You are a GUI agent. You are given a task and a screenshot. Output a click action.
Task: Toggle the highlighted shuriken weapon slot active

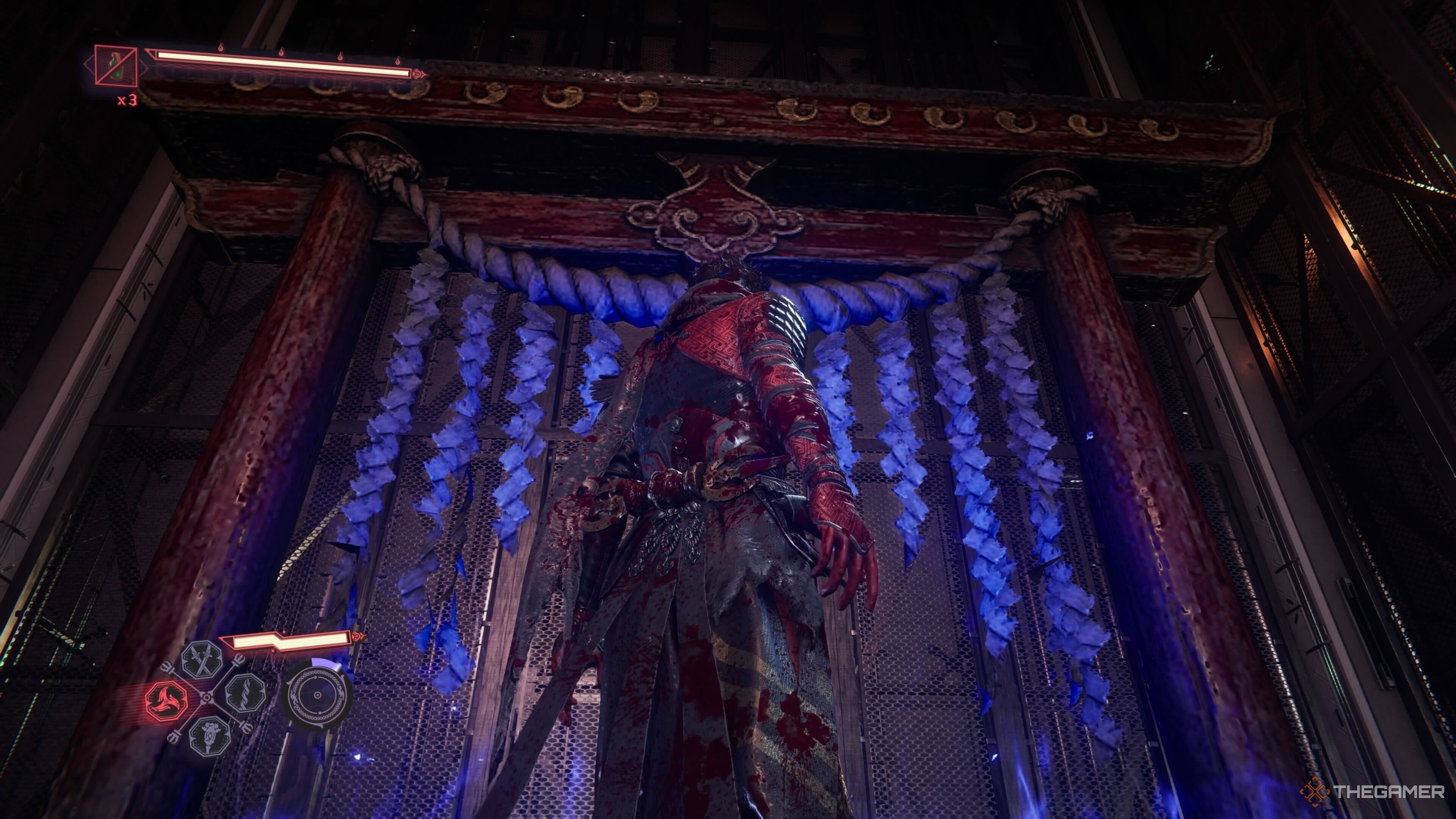(168, 701)
